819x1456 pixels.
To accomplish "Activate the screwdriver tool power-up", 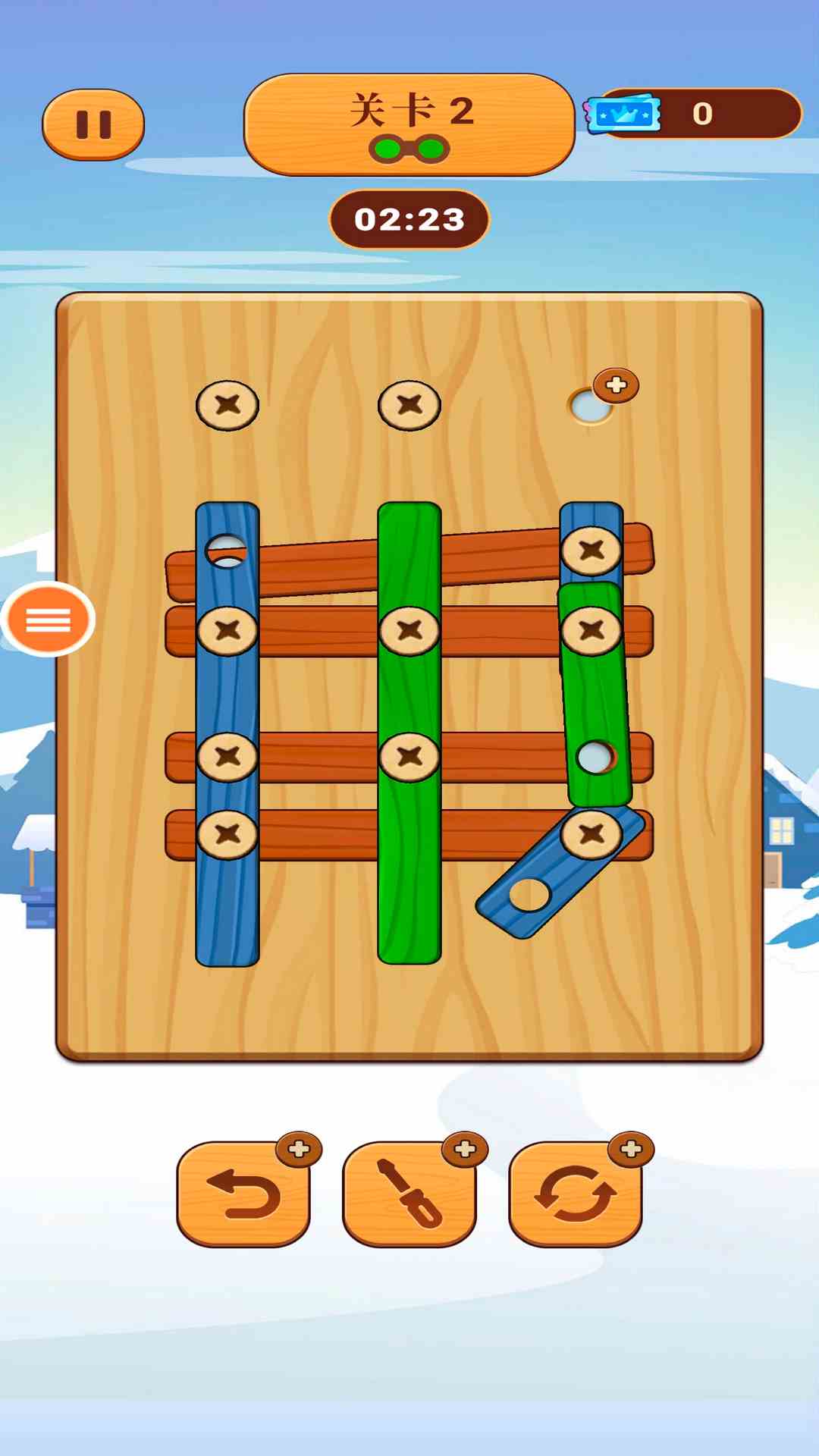I will point(409,1194).
